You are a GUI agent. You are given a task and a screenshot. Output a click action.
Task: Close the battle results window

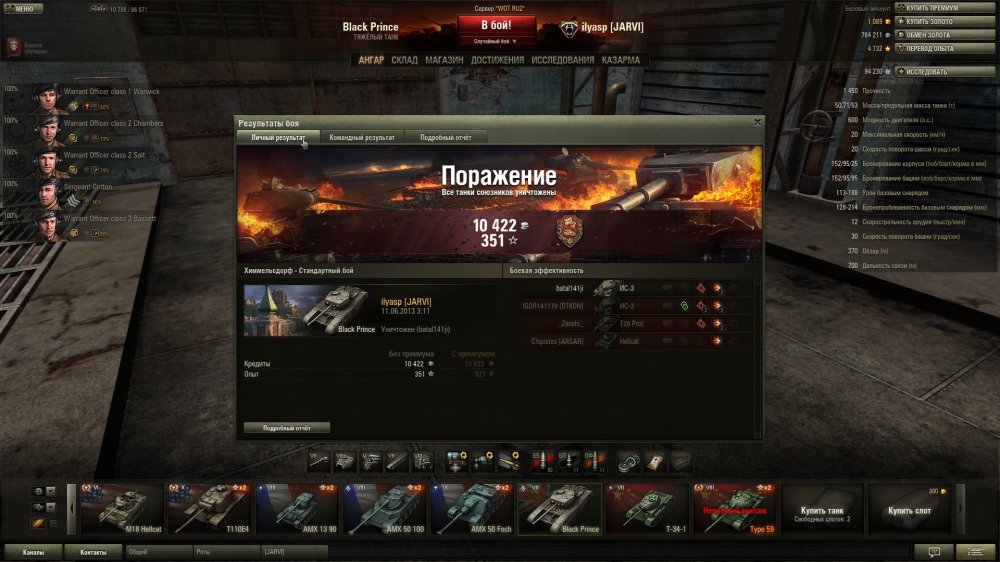[757, 121]
